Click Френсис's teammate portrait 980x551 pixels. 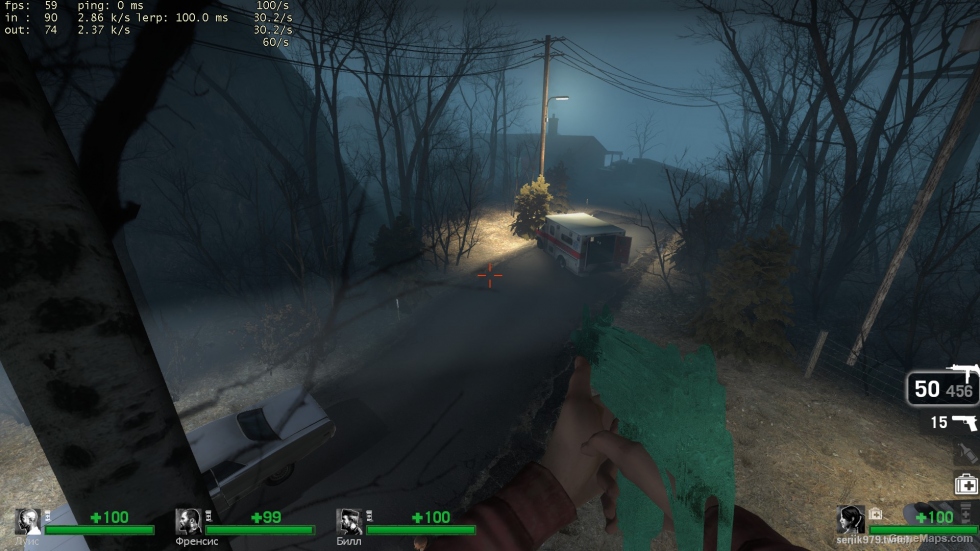tap(189, 521)
